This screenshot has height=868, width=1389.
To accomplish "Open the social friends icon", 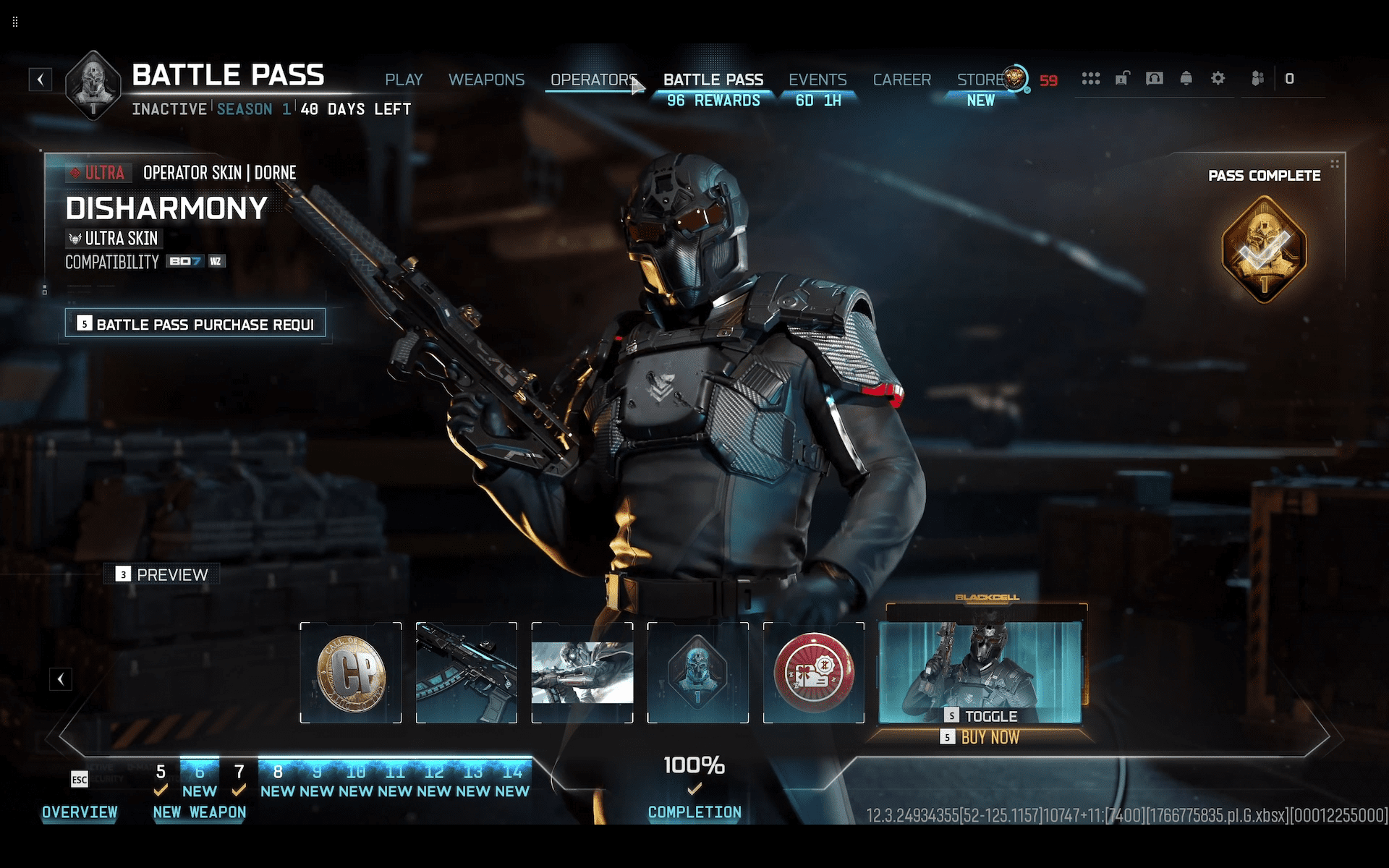I will (1258, 78).
